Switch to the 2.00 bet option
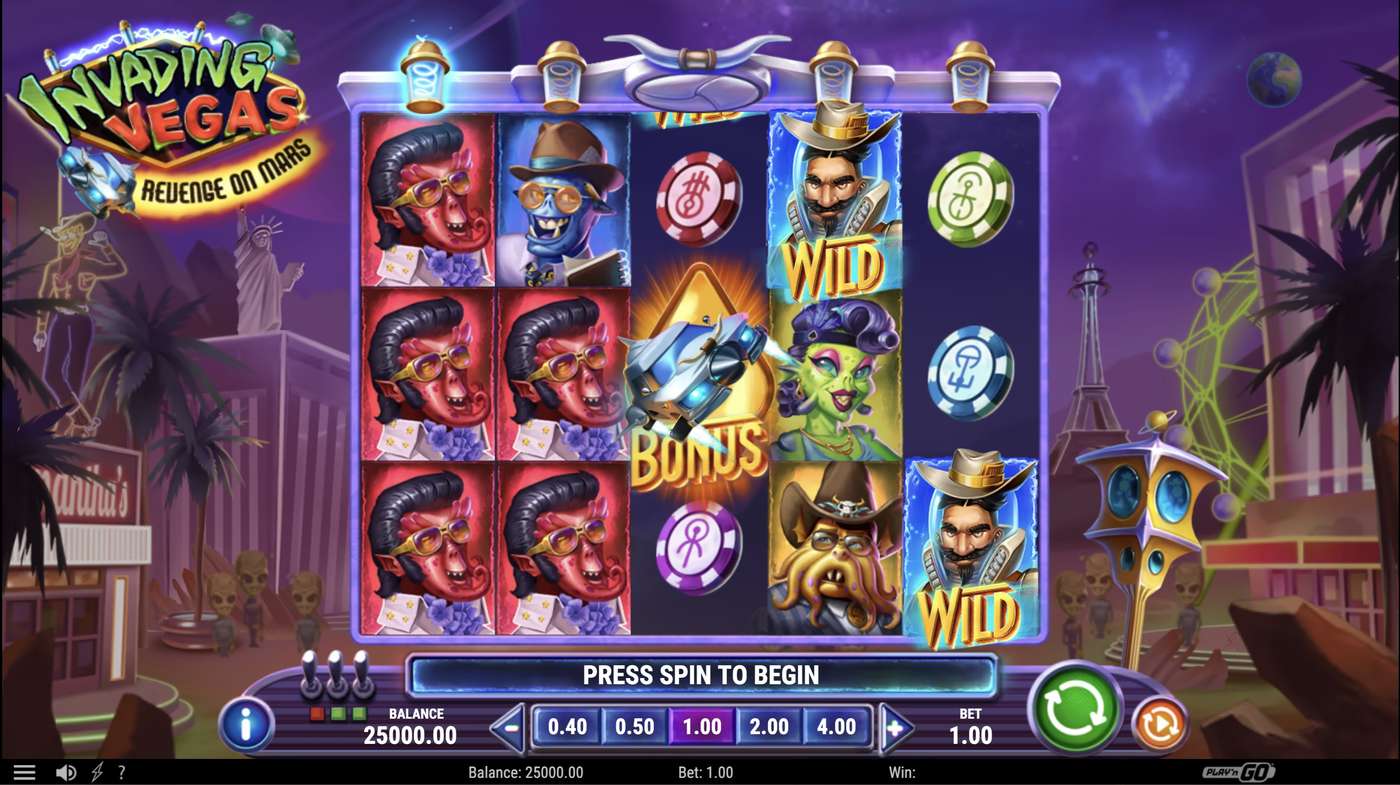The image size is (1400, 785). (770, 727)
